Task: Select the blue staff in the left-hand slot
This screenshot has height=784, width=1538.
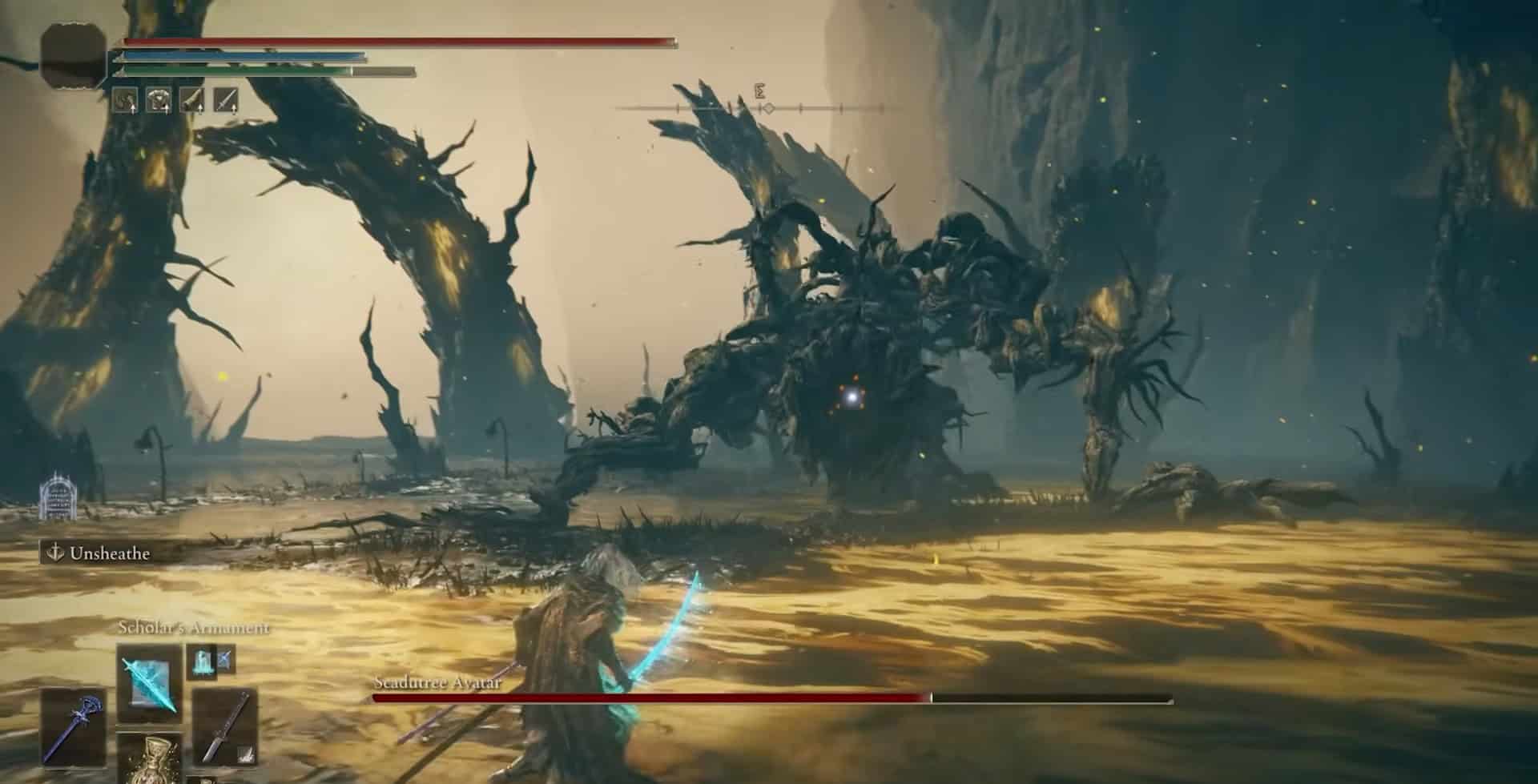Action: (73, 728)
